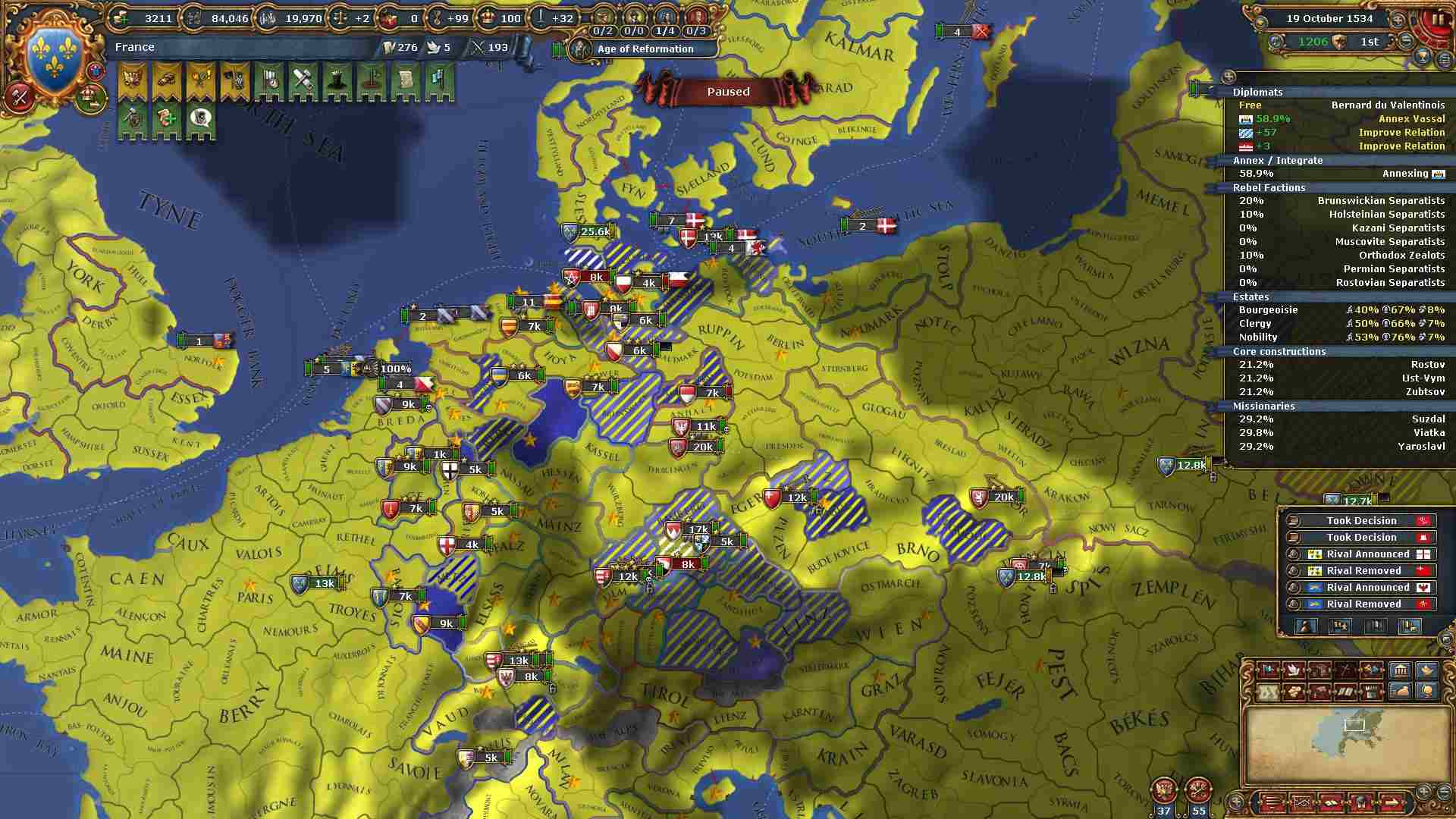Screen dimensions: 1456x819
Task: Open the Age of Reformation panel
Action: (645, 49)
